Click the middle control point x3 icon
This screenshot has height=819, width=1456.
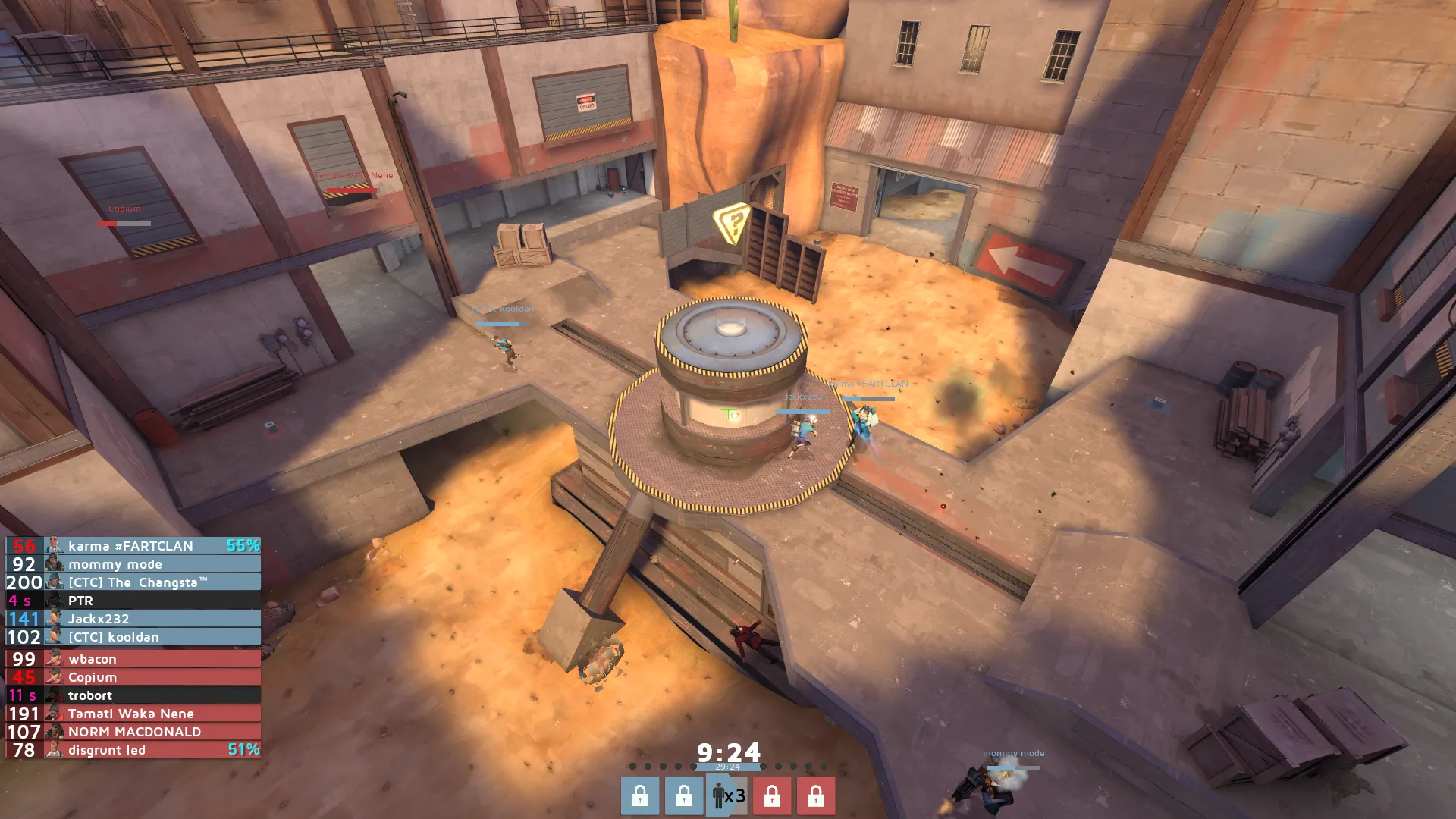pyautogui.click(x=728, y=796)
